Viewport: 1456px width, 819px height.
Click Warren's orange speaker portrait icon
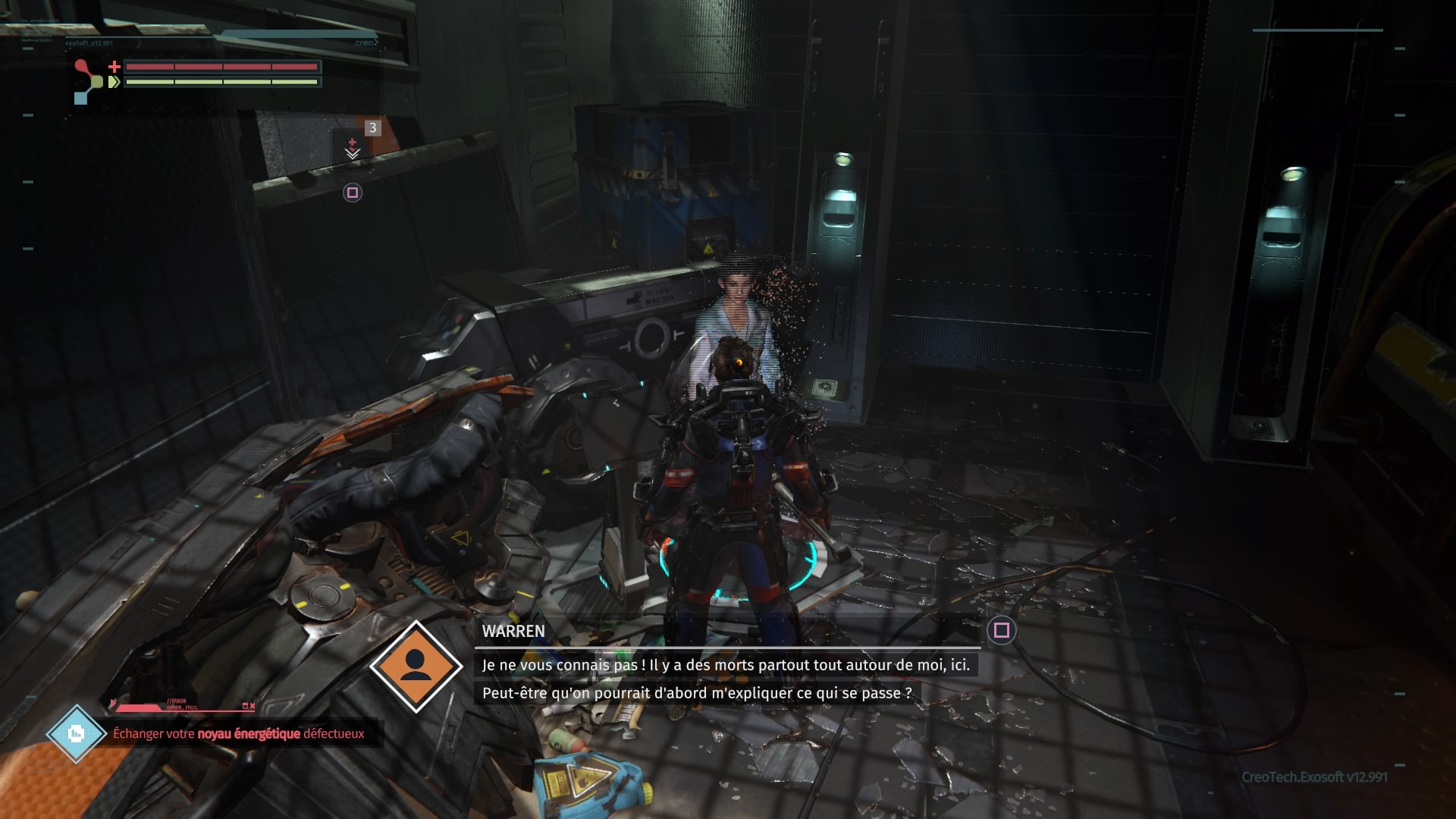click(416, 666)
